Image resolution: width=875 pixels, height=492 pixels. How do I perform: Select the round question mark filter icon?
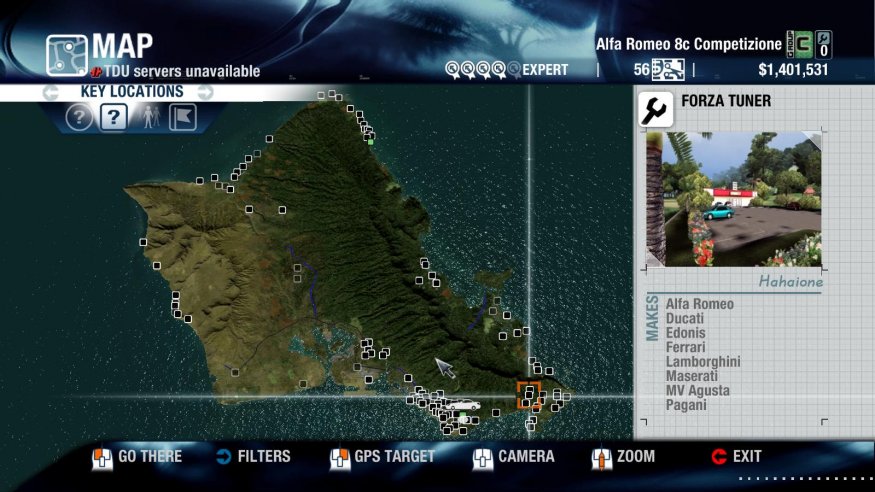80,118
